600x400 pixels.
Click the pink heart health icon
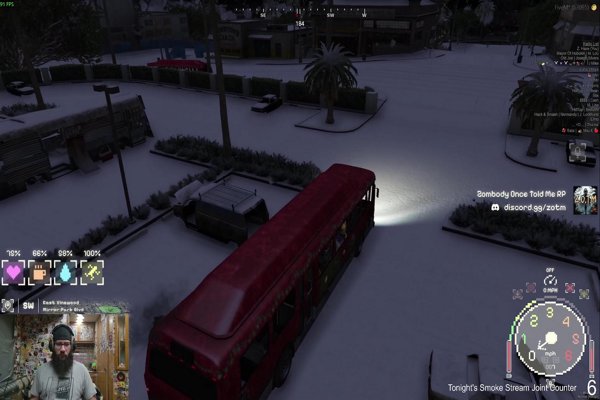point(13,273)
